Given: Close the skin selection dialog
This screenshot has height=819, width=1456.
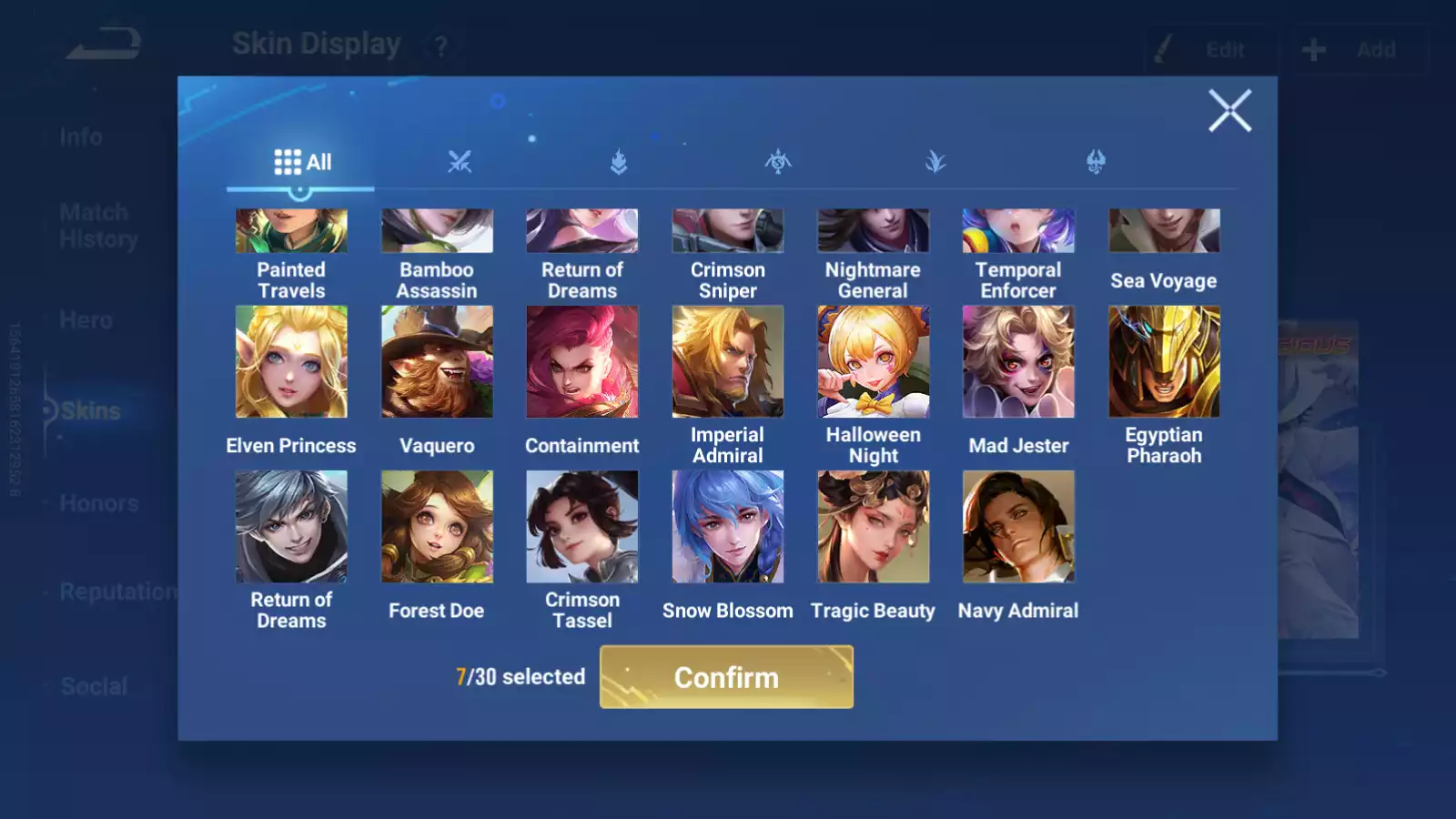Looking at the screenshot, I should pyautogui.click(x=1229, y=111).
